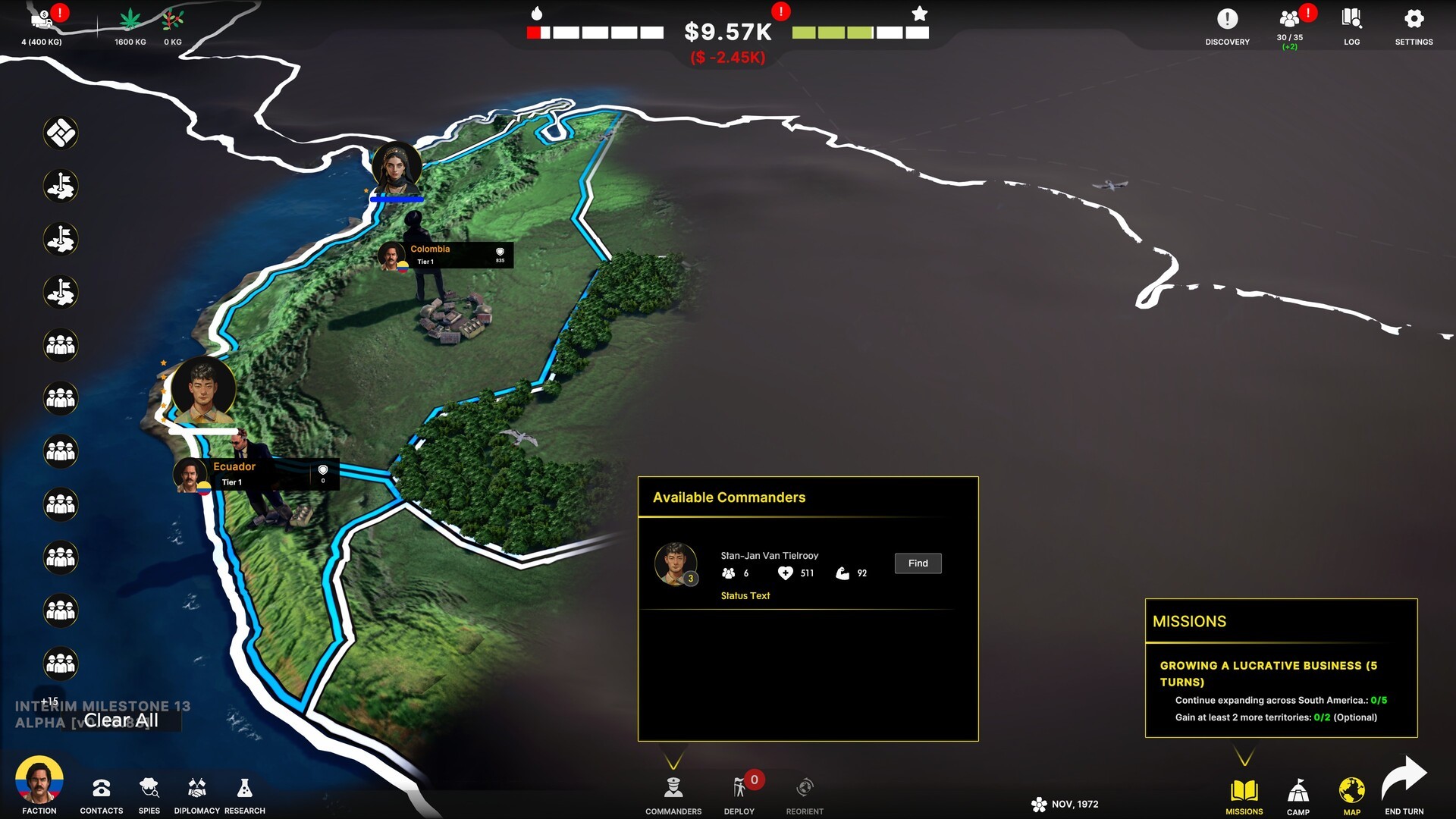Open the Discovery panel
The height and width of the screenshot is (819, 1456).
point(1227,25)
